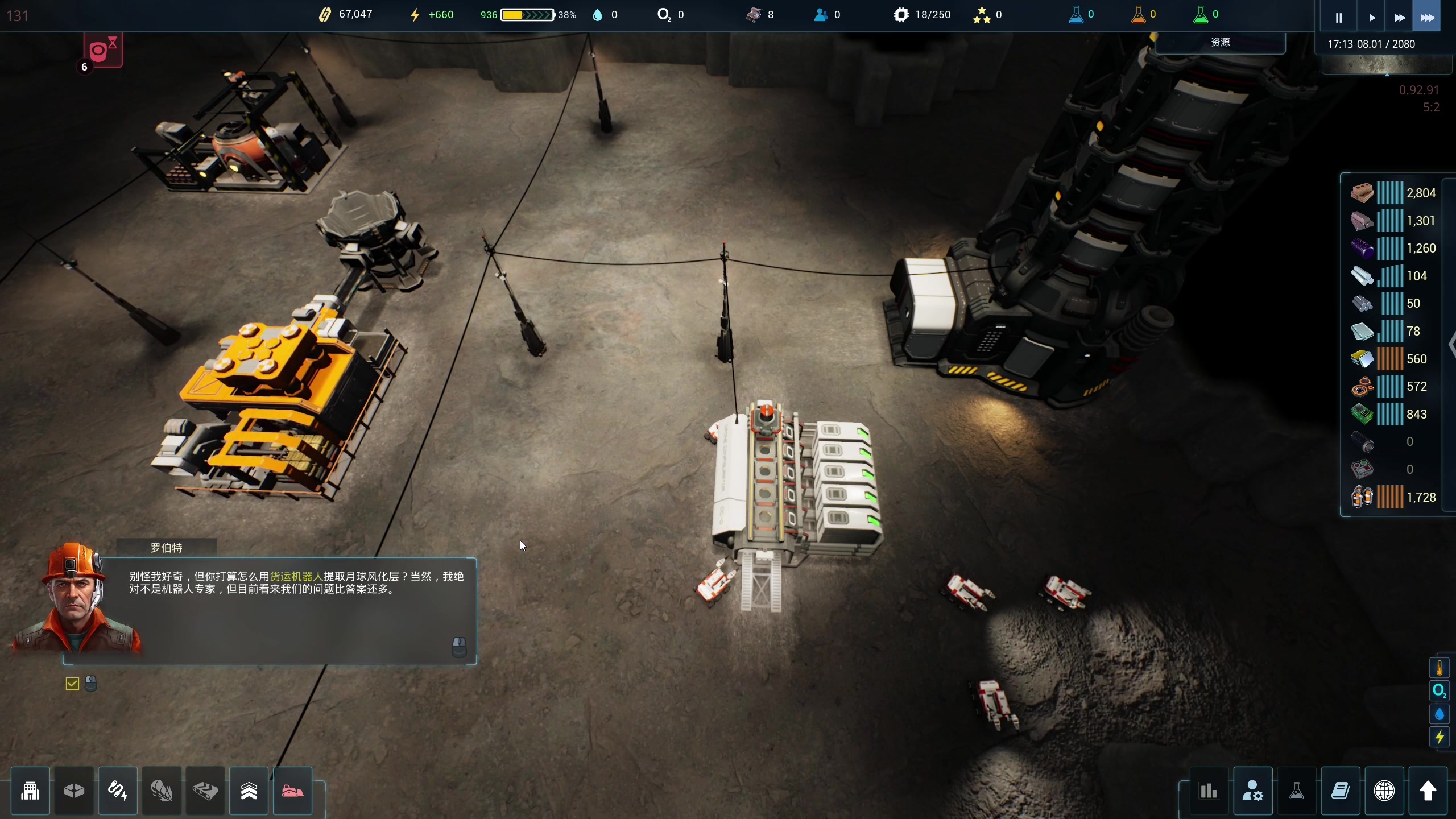Open the research flask panel
Viewport: 1456px width, 819px height.
coord(1297,791)
